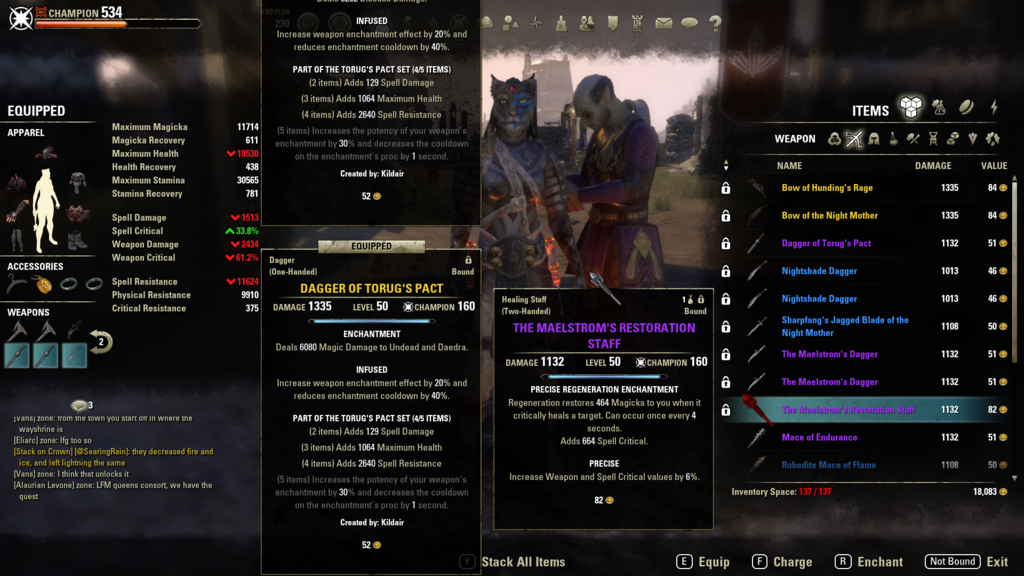Select Bow of Hunding's Rage in inventory
1024x576 pixels.
pyautogui.click(x=827, y=188)
